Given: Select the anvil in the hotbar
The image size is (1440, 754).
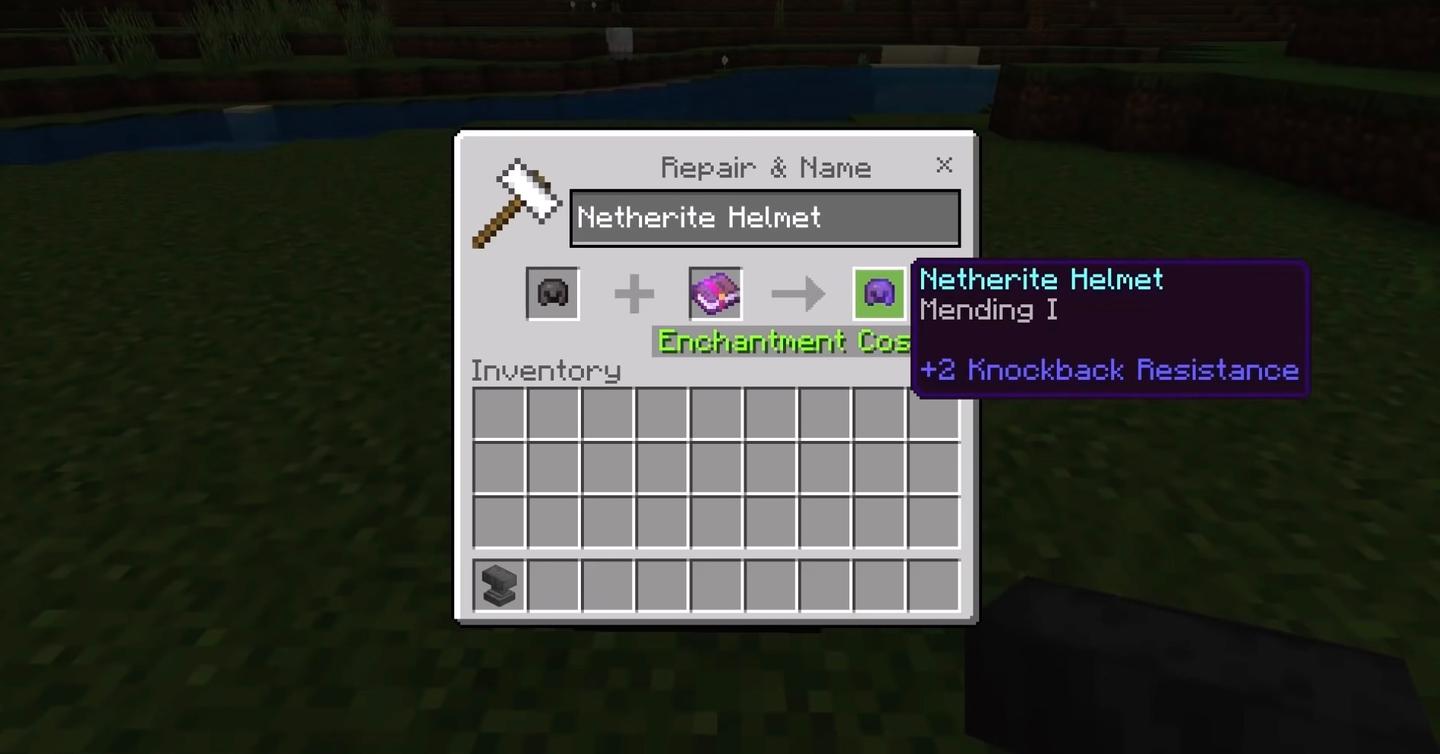Looking at the screenshot, I should 497,585.
